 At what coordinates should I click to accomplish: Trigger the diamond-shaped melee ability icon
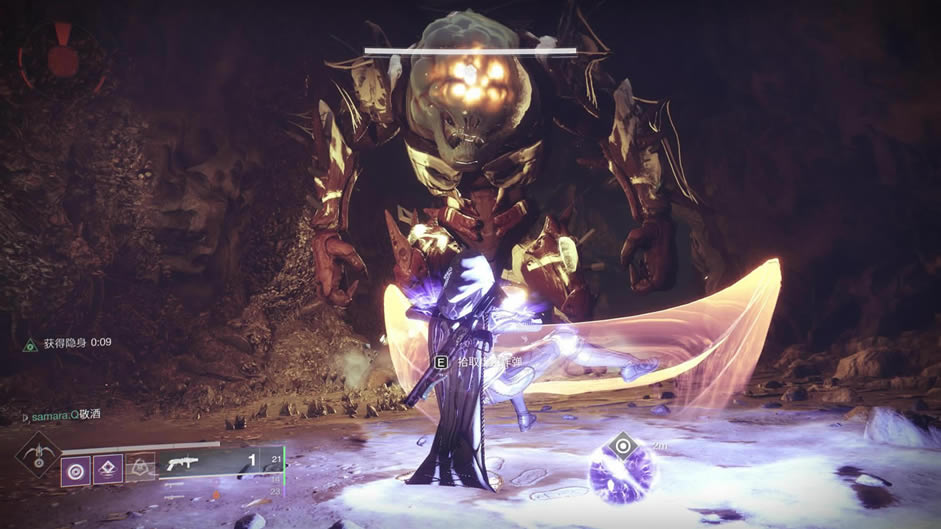[x=108, y=468]
